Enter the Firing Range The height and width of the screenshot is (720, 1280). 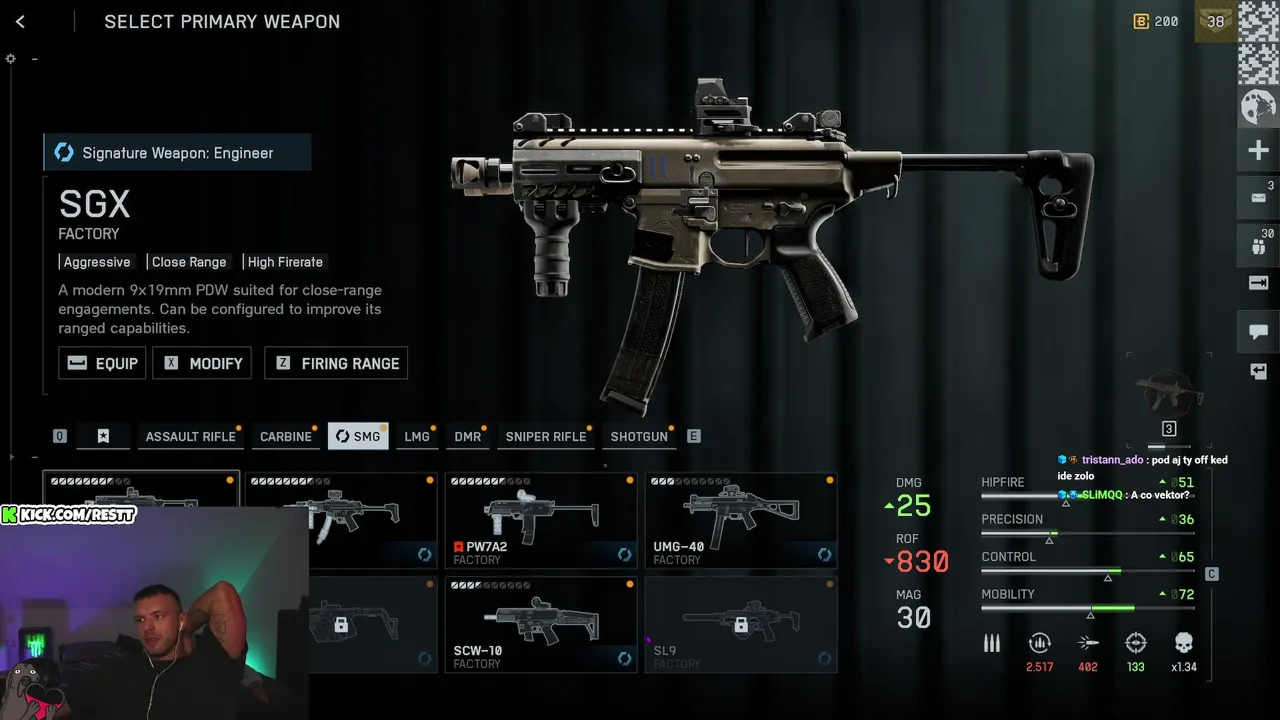pos(336,363)
